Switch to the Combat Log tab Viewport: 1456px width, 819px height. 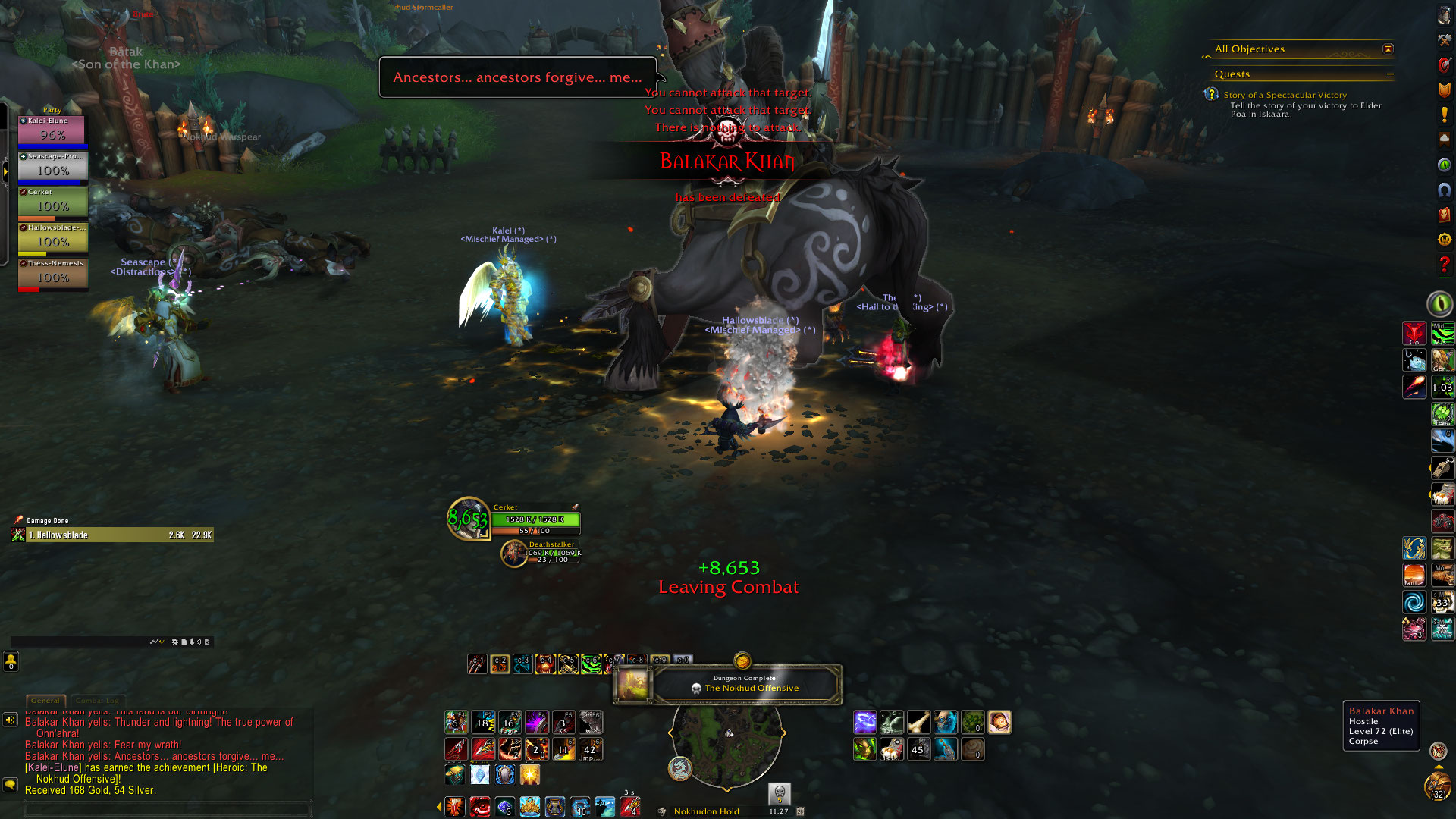97,701
